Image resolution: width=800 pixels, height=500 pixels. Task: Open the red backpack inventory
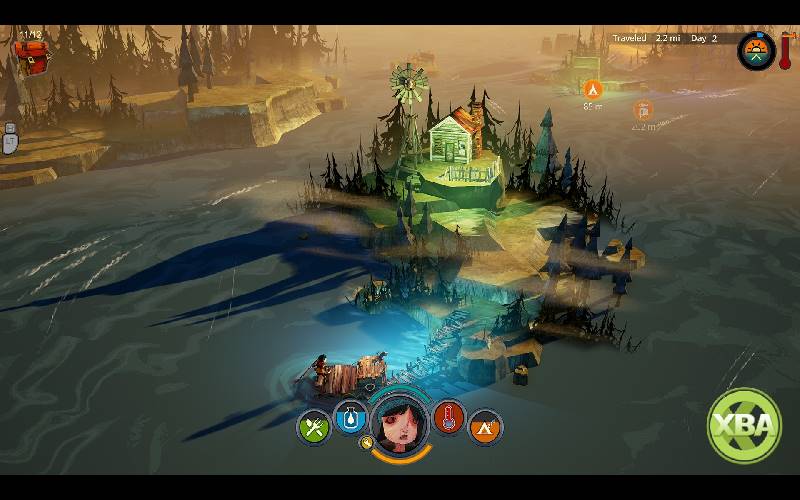(x=34, y=57)
